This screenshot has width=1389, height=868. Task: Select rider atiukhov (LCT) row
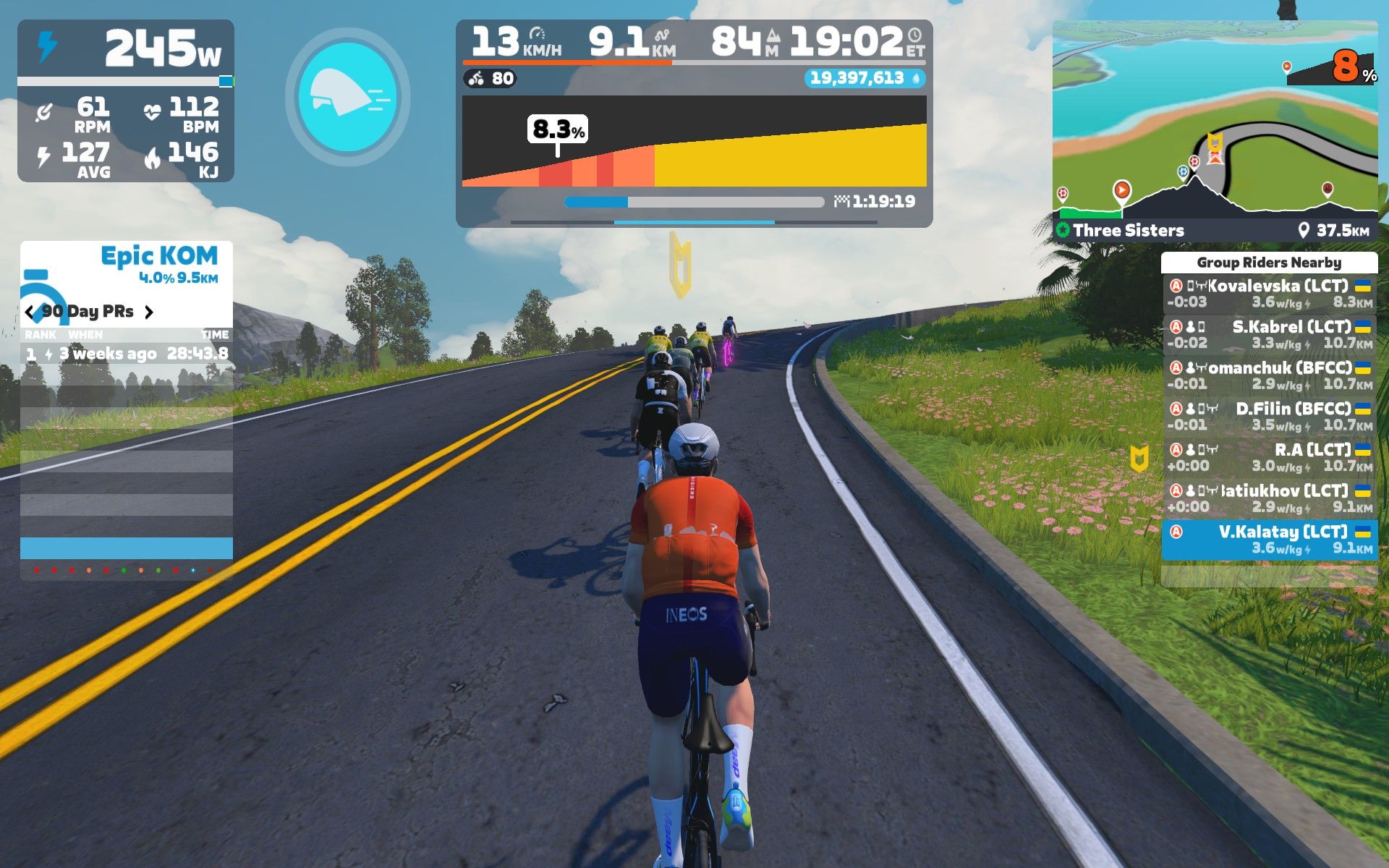coord(1269,498)
